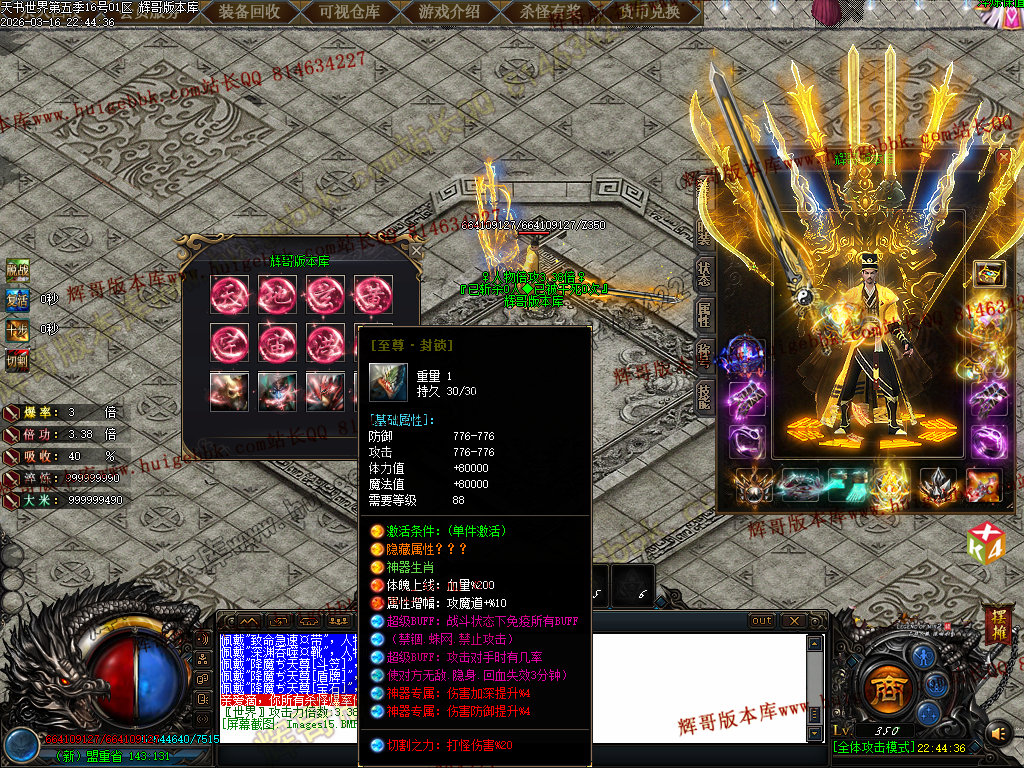Select the golden skull zodiac item slot
Viewport: 1024px width, 768px height.
point(229,391)
